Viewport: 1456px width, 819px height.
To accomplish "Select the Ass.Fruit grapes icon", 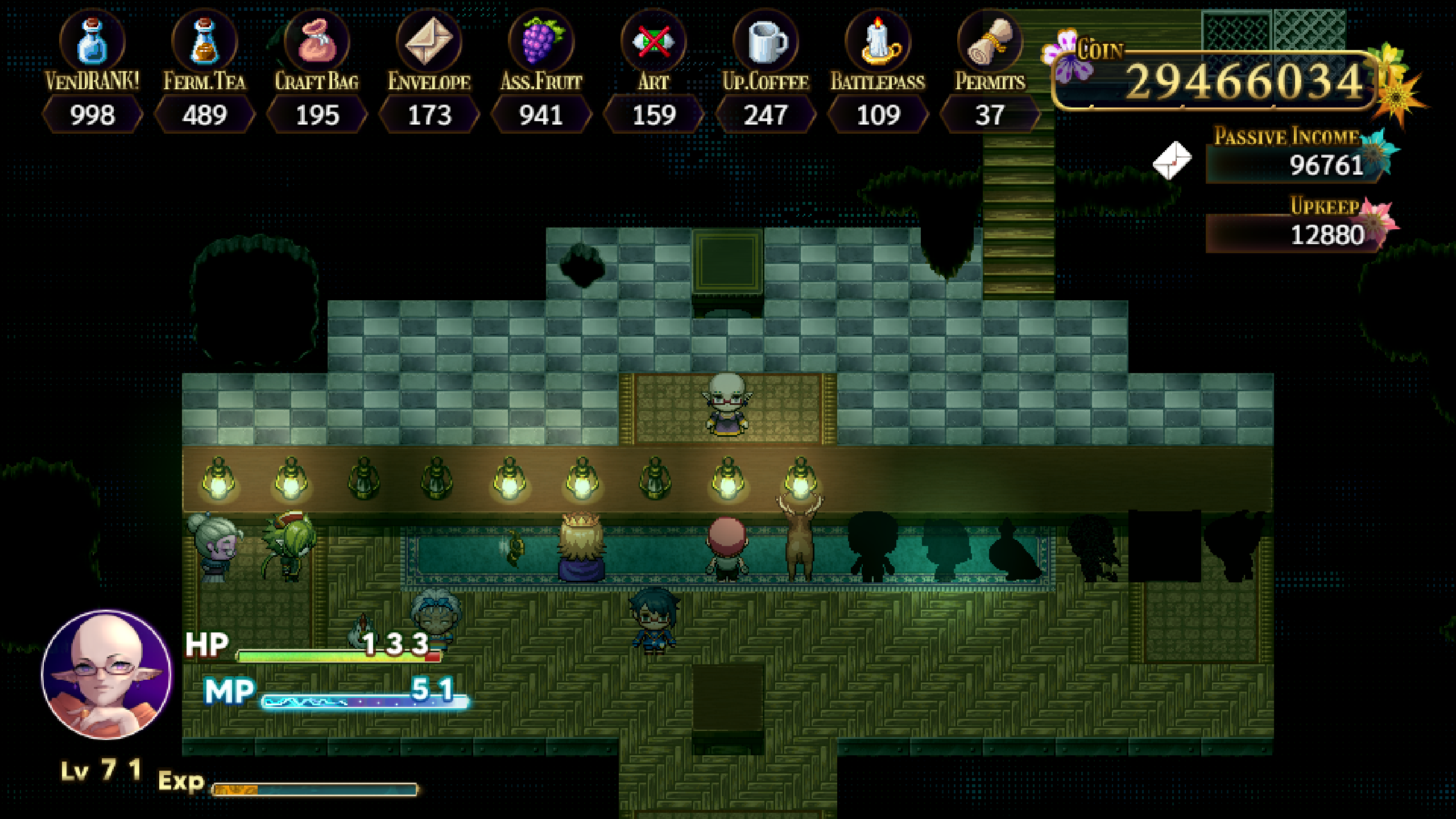I will point(540,41).
